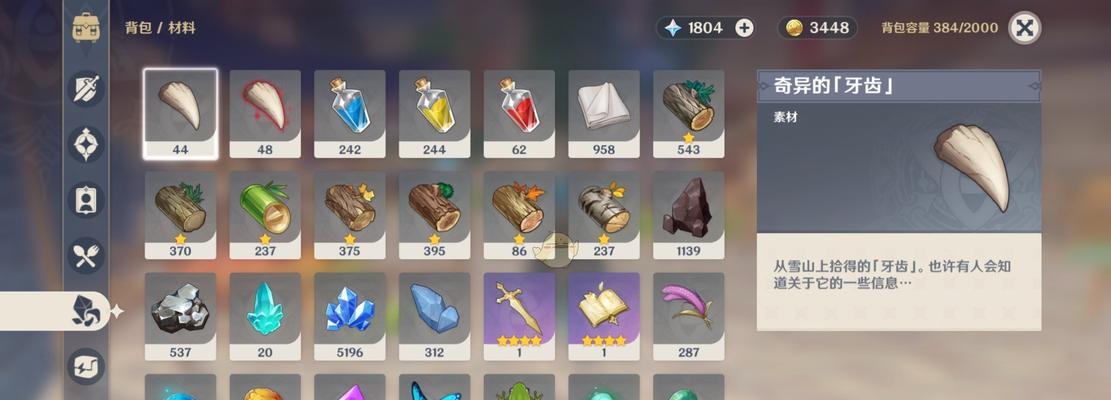1111x400 pixels.
Task: Pick the dark ore chunk with count 1139
Action: click(x=688, y=208)
